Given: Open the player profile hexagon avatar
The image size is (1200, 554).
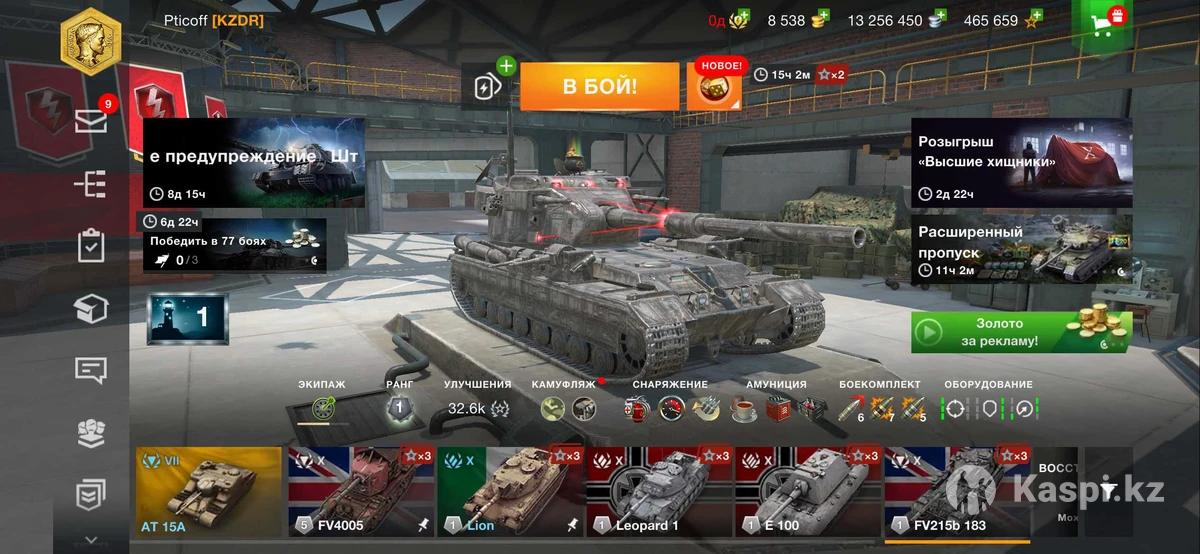Looking at the screenshot, I should 91,41.
